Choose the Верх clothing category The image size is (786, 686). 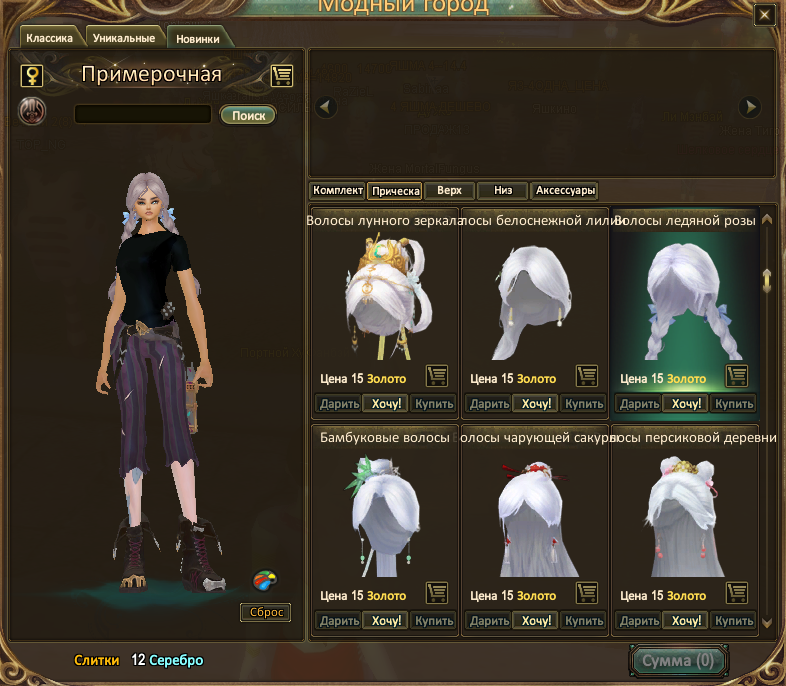(449, 190)
